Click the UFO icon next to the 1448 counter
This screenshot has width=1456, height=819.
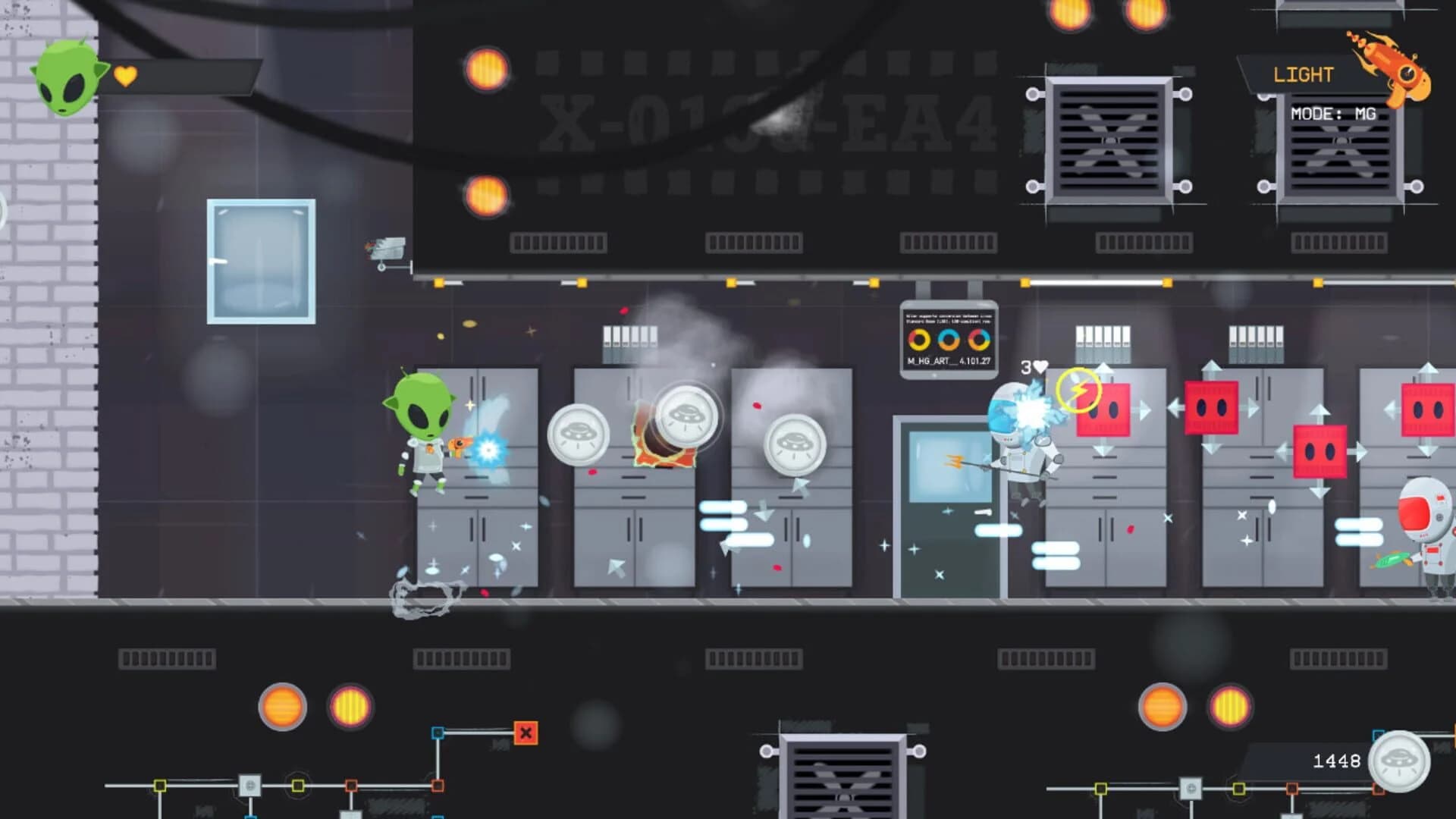[x=1399, y=761]
